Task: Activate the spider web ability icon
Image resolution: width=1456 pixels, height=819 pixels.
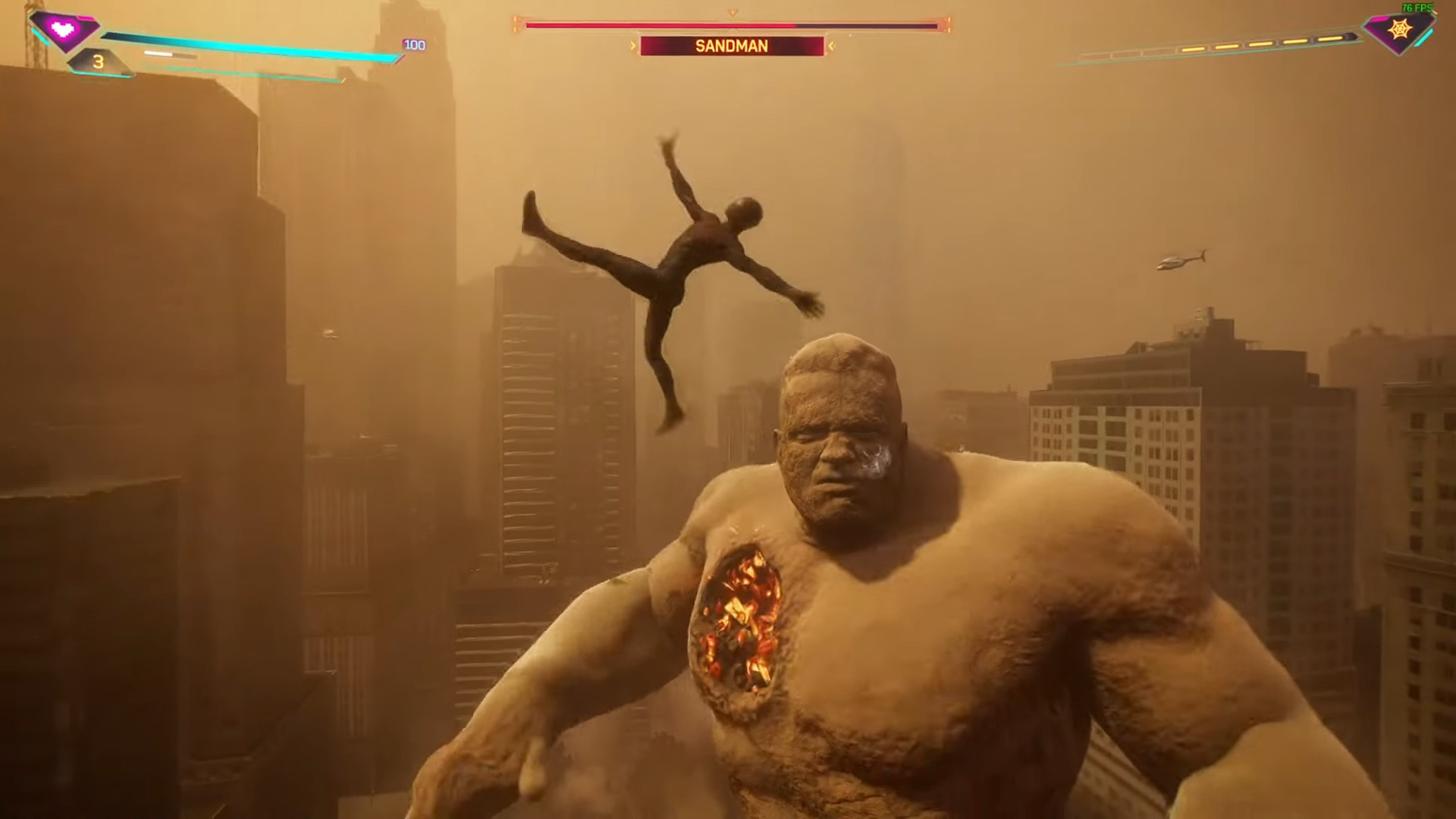Action: [1398, 30]
